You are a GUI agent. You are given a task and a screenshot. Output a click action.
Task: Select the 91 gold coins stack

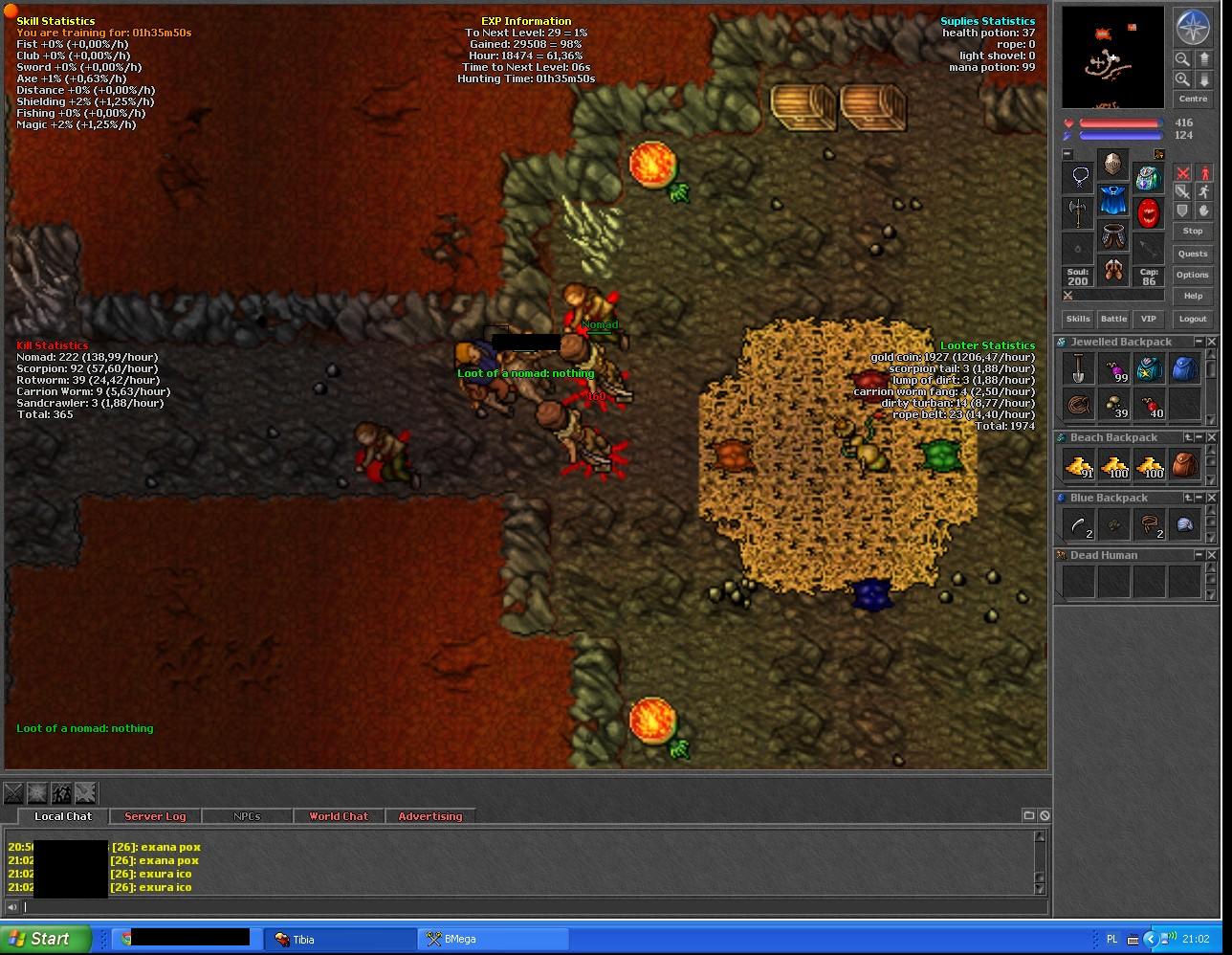tap(1078, 466)
